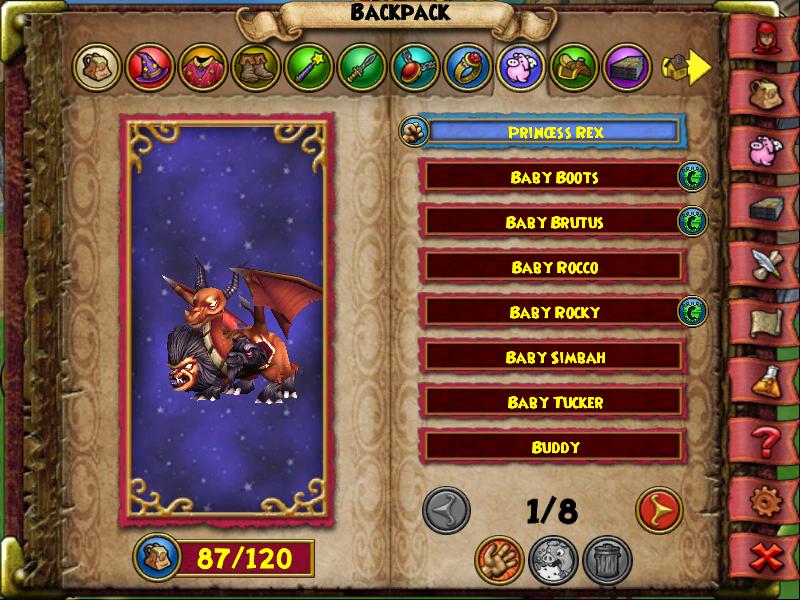Show the boots category tab

257,68
